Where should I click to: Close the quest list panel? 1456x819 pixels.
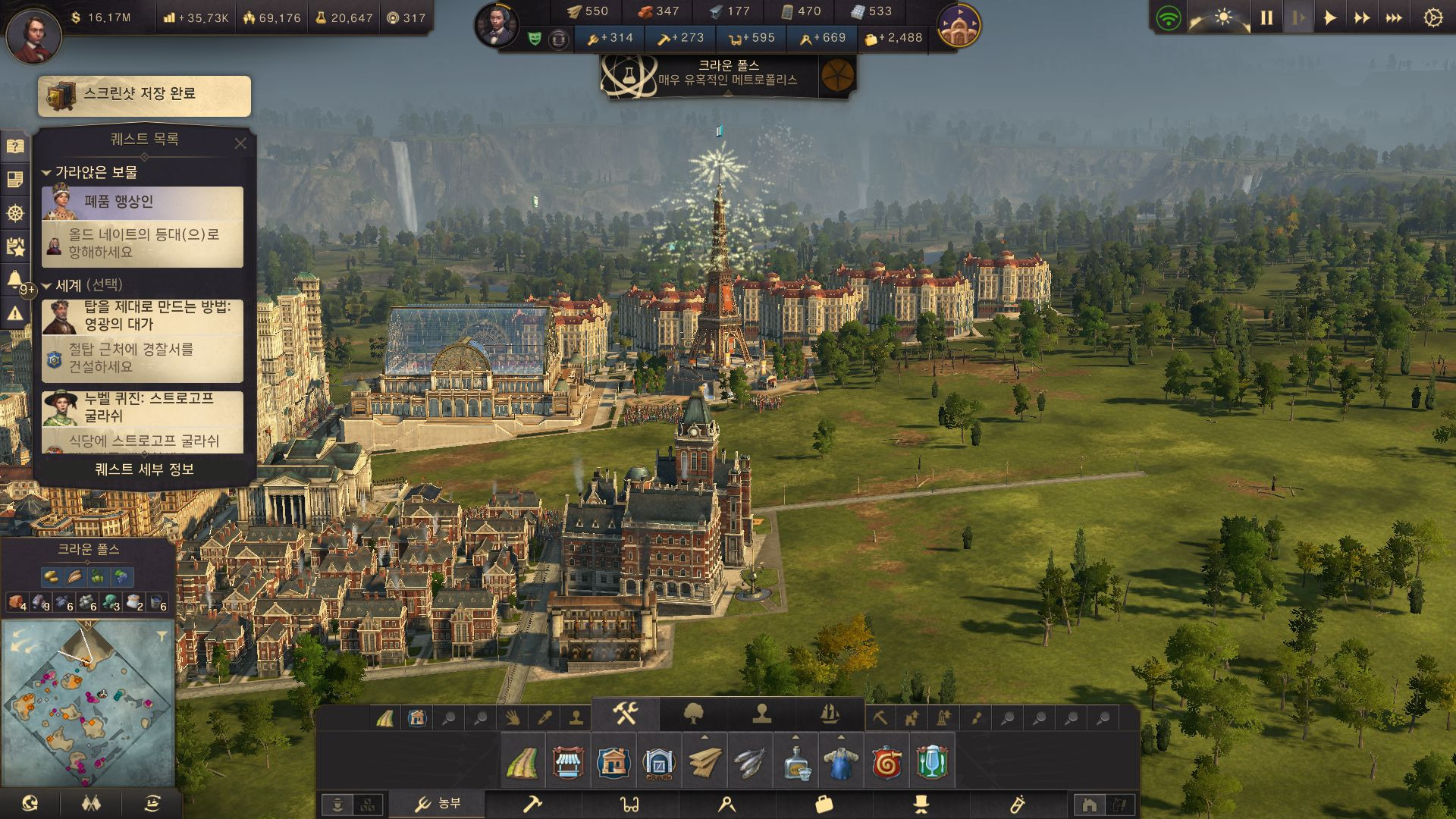click(240, 143)
